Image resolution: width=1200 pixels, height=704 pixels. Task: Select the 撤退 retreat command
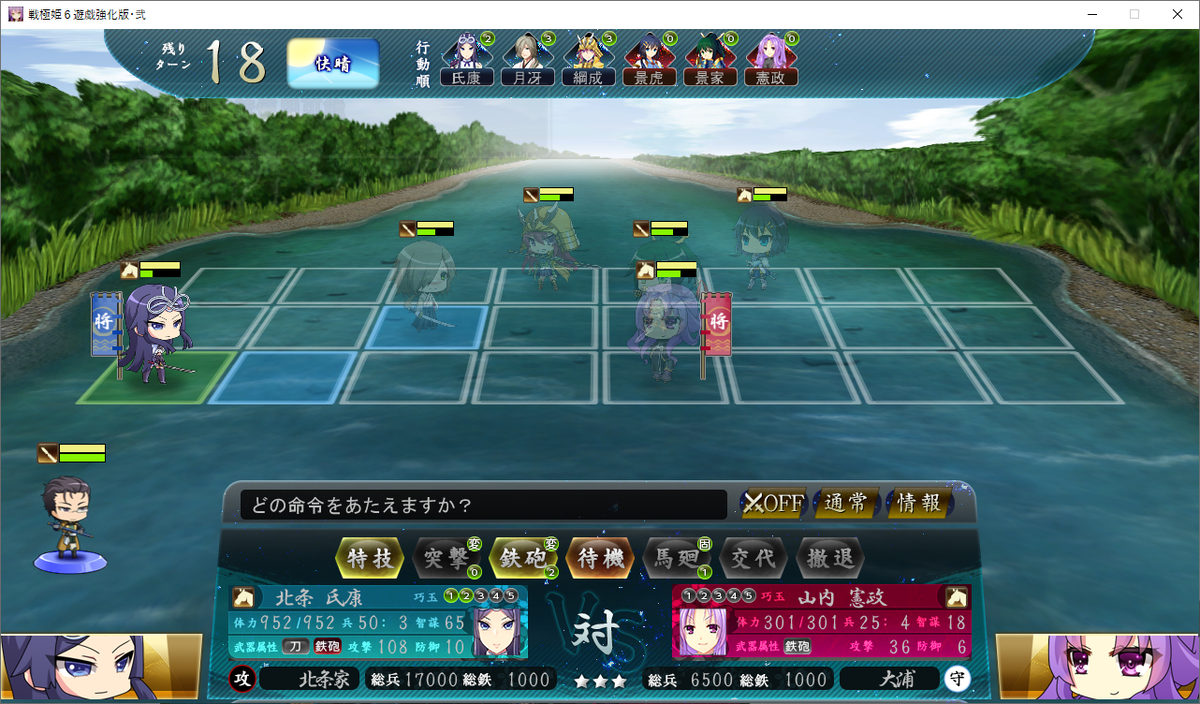coord(829,558)
